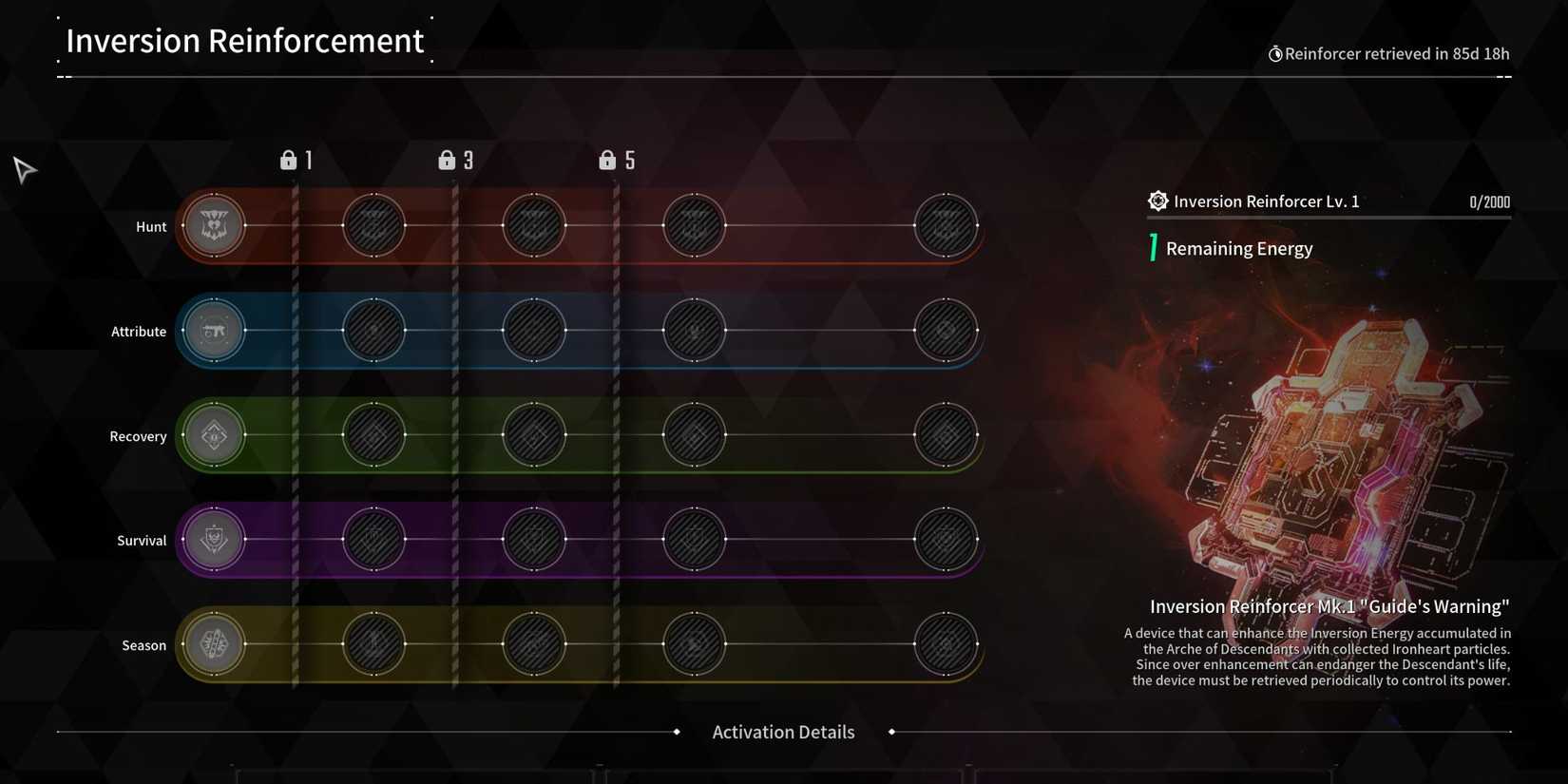Select the Survival category label
The image size is (1568, 784).
click(x=142, y=540)
